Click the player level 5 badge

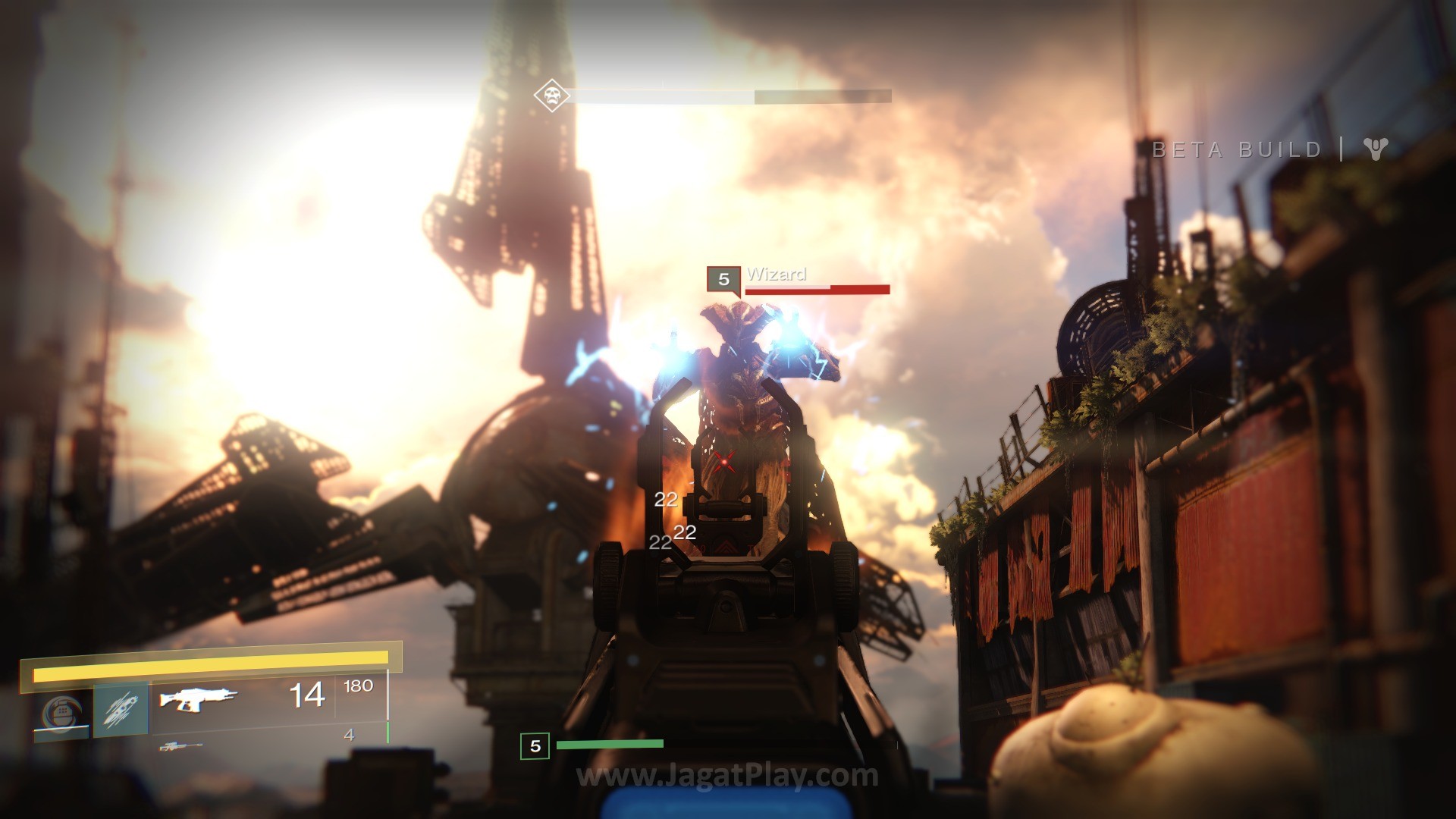point(535,746)
